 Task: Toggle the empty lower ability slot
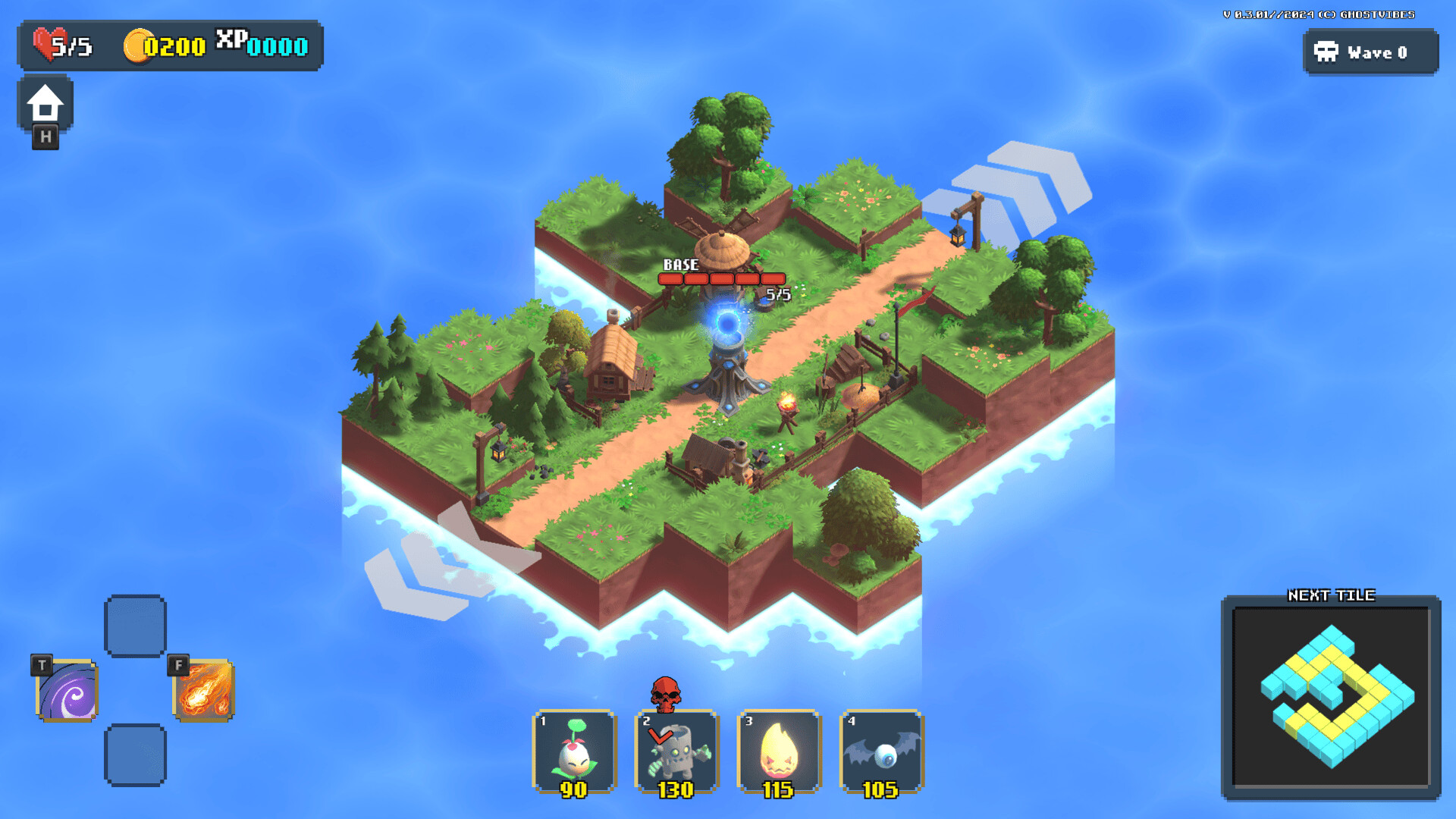tap(136, 756)
